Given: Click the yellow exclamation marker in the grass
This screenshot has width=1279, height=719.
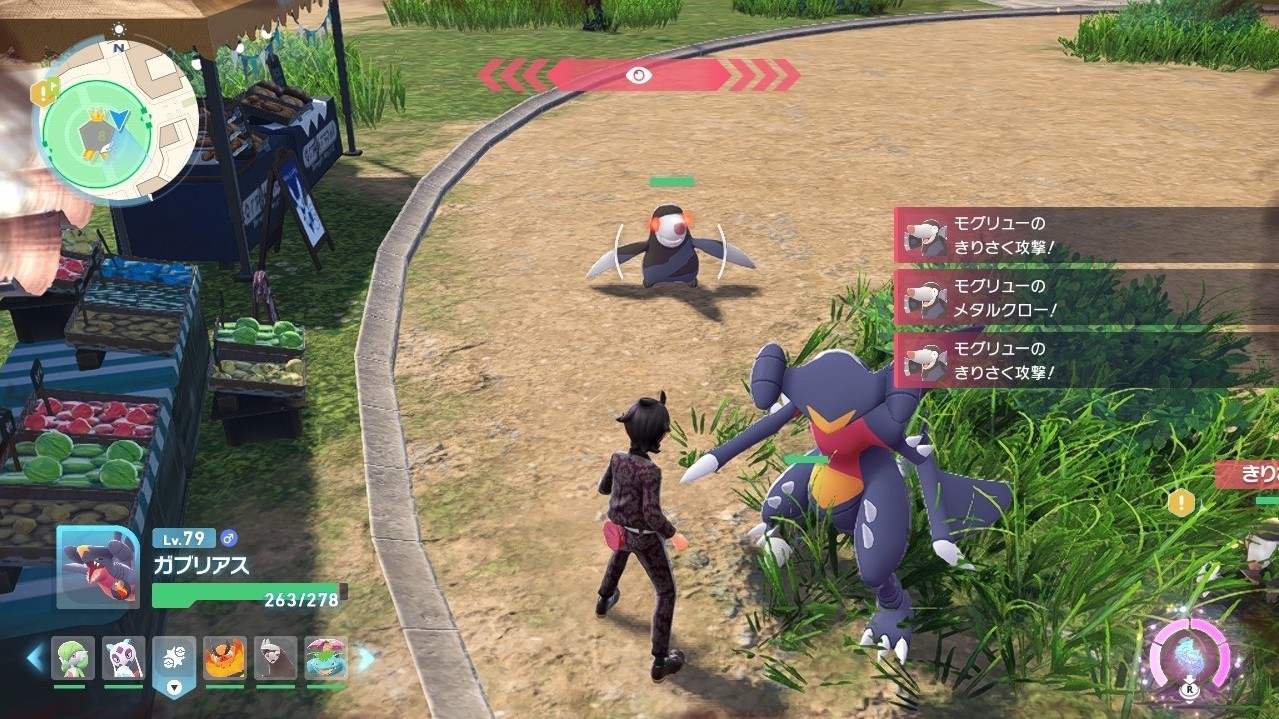Looking at the screenshot, I should (x=1181, y=502).
